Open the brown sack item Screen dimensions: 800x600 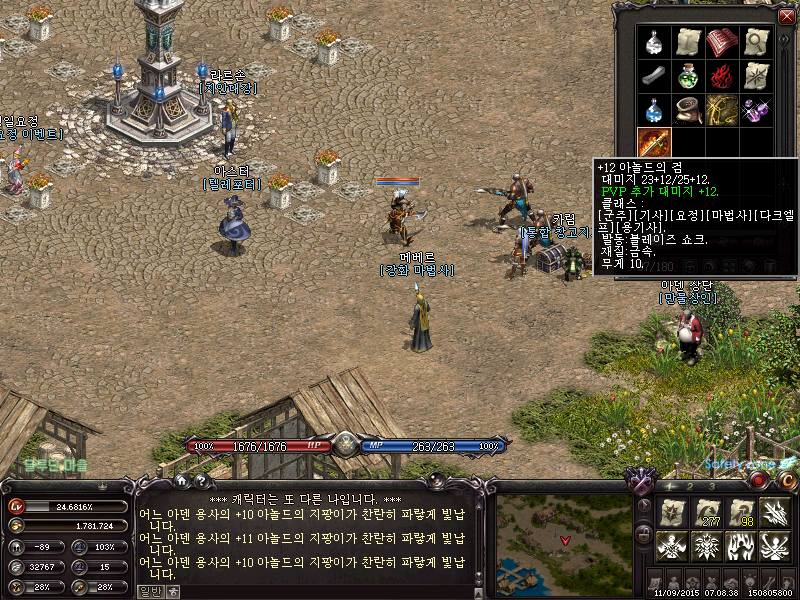(x=687, y=110)
